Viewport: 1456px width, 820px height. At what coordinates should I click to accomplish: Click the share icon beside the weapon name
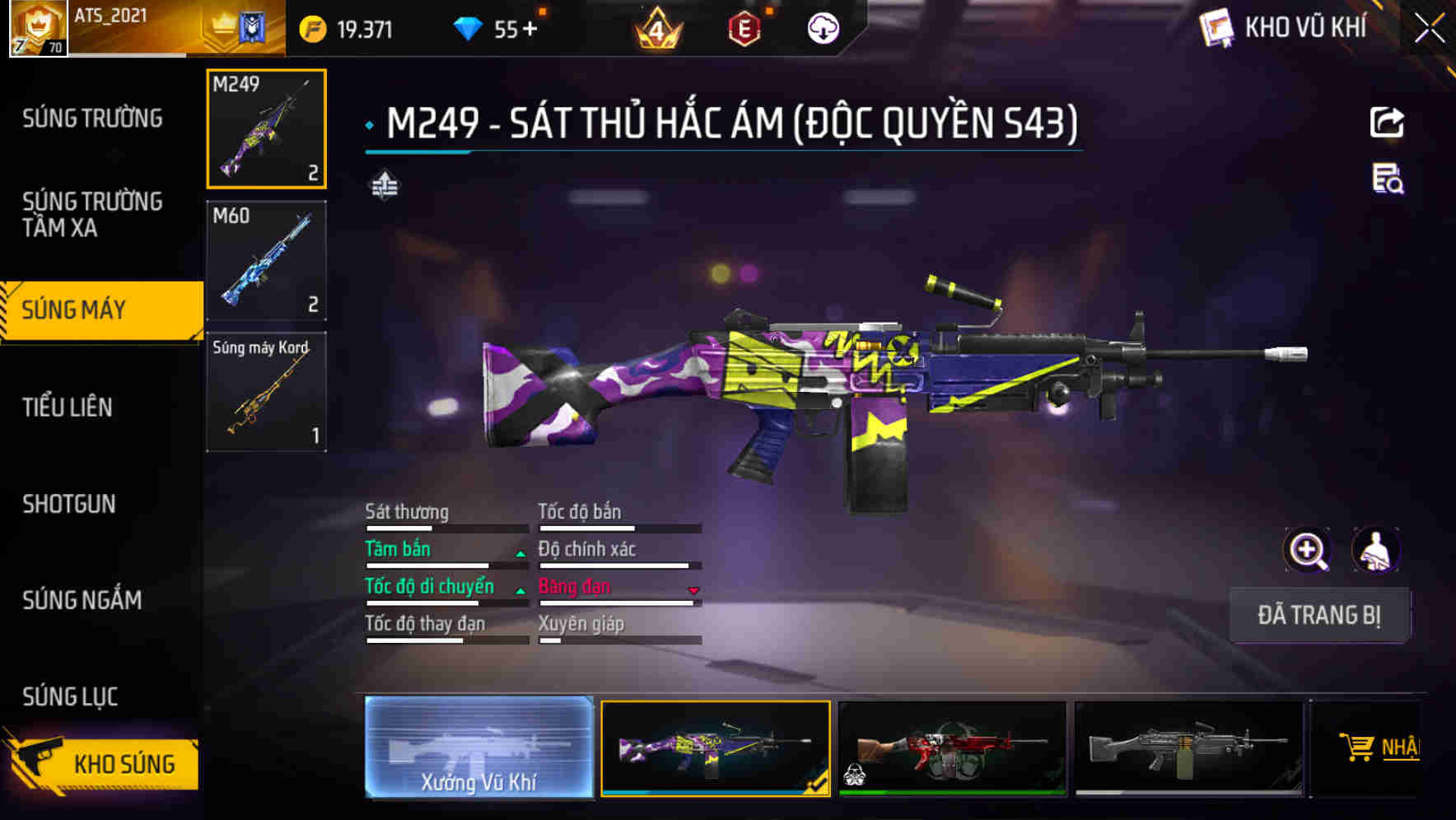1388,122
